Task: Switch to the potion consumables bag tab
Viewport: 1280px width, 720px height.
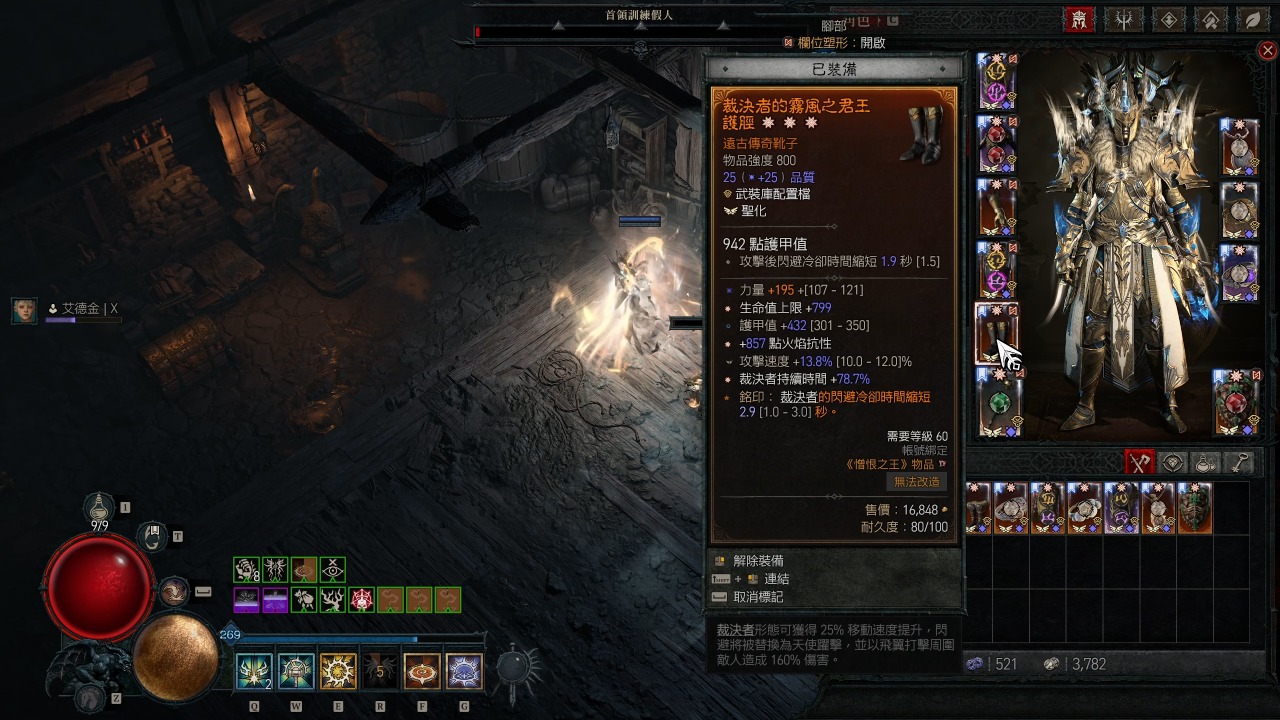Action: (x=1206, y=462)
